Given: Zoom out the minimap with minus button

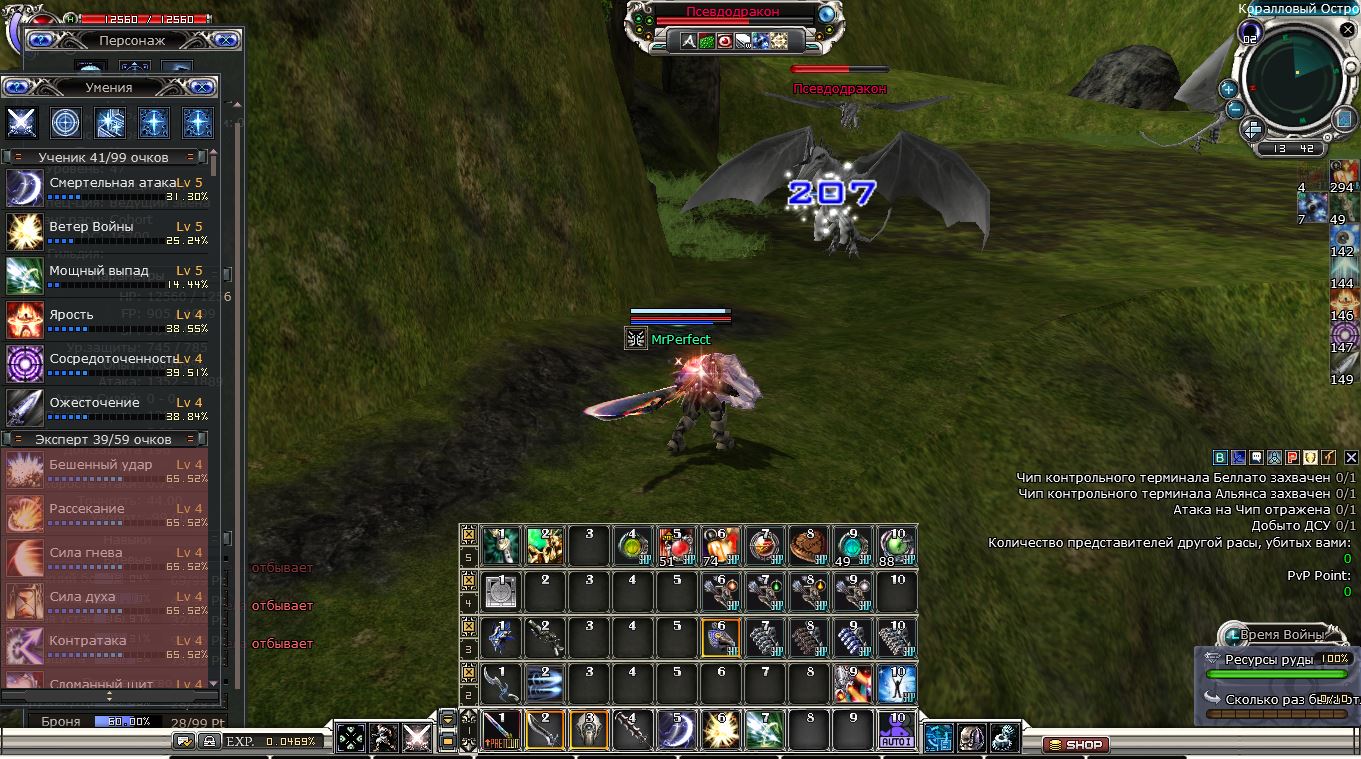Looking at the screenshot, I should pyautogui.click(x=1235, y=109).
